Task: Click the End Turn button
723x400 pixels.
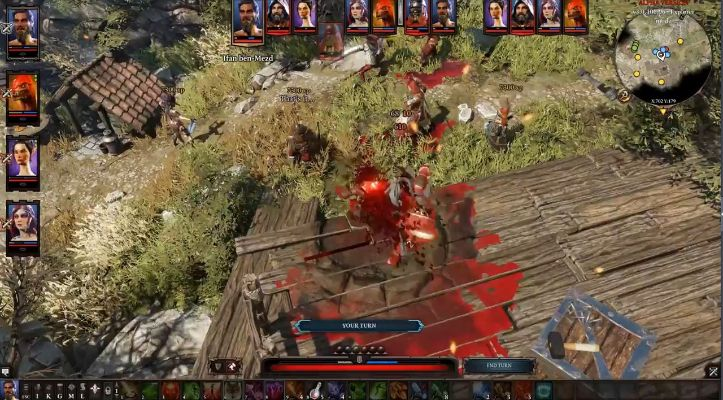Action: (x=498, y=366)
